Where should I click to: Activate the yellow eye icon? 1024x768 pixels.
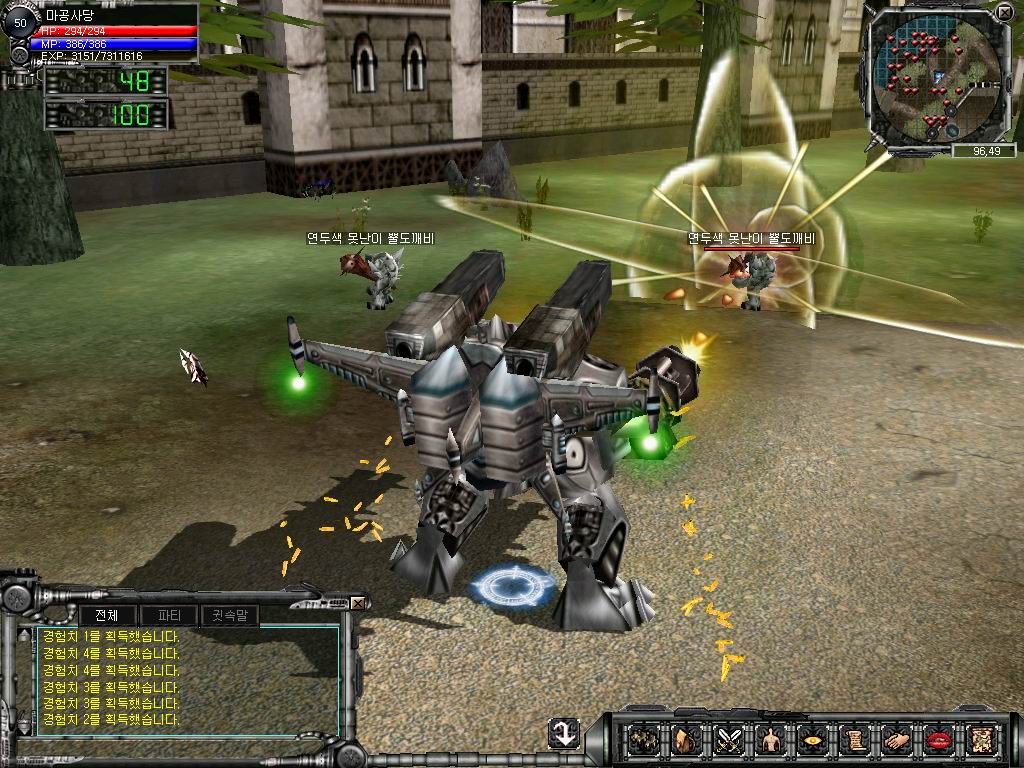[x=811, y=741]
